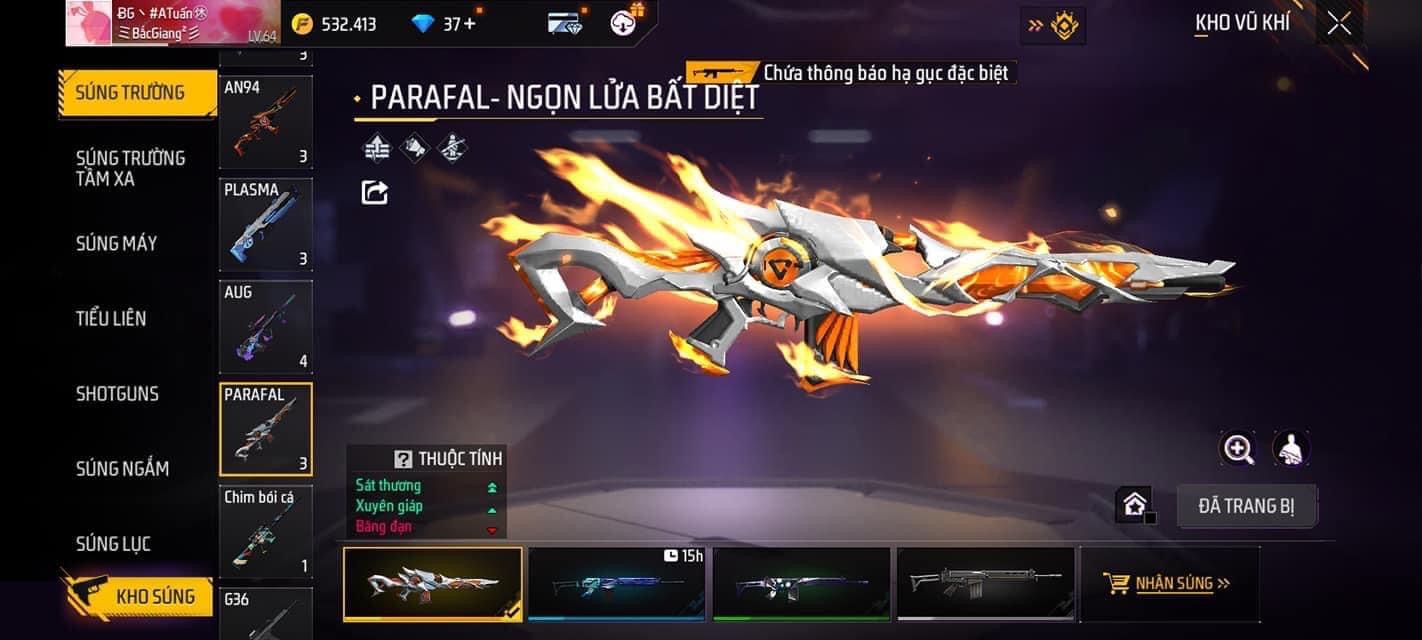
Task: Click the Đã Trang Bị button
Action: coord(1246,506)
